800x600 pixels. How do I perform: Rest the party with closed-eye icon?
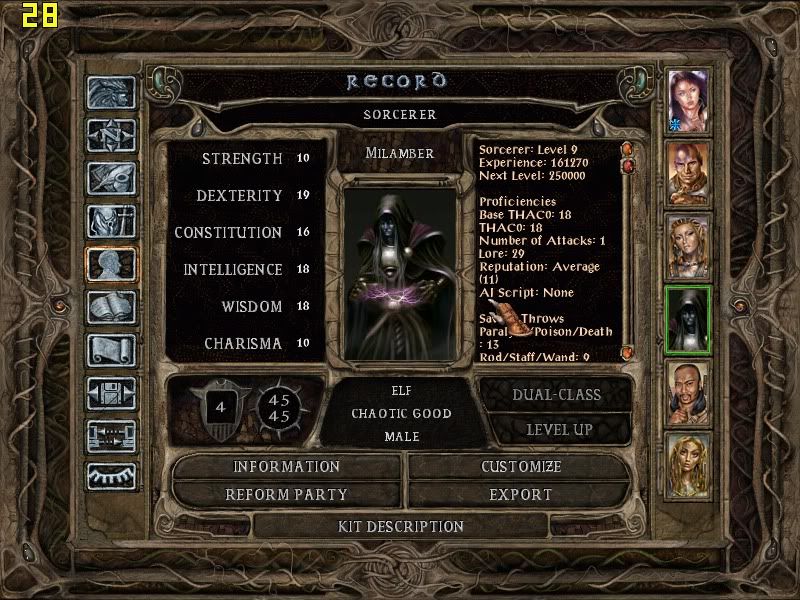111,476
